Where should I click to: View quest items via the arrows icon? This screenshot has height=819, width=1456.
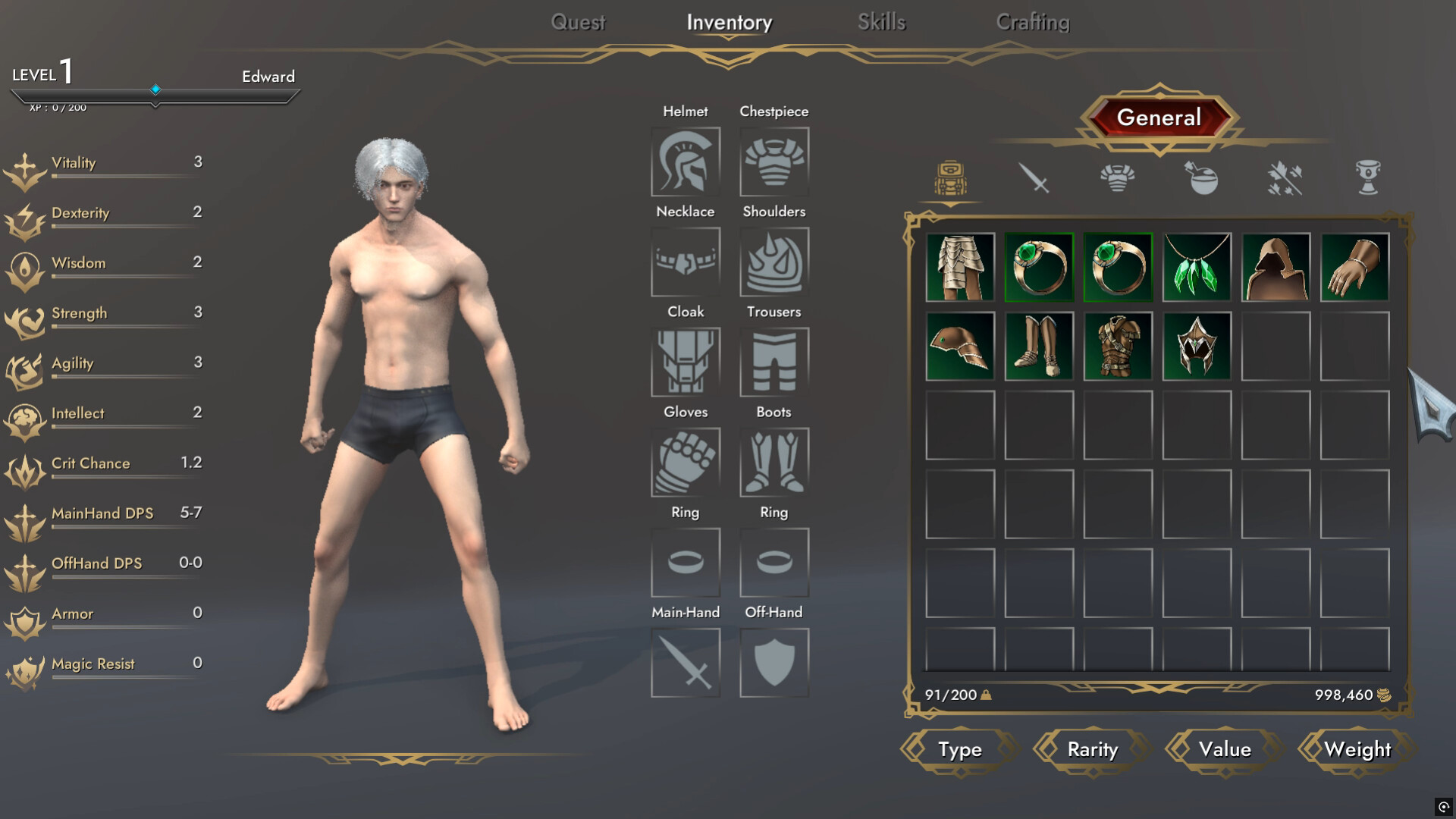pos(1285,177)
